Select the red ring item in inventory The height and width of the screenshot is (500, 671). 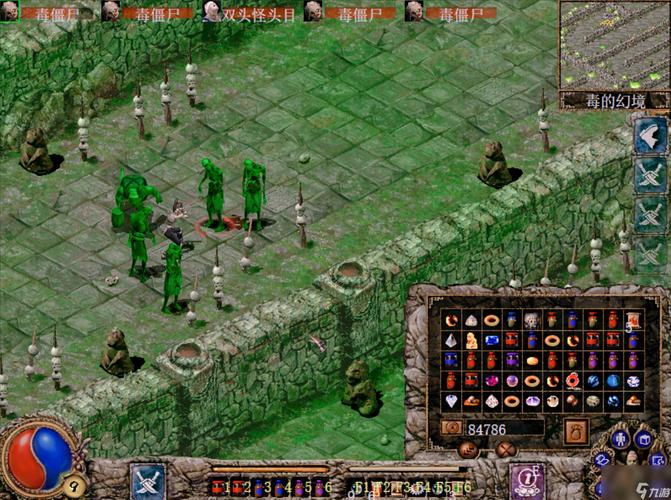571,380
